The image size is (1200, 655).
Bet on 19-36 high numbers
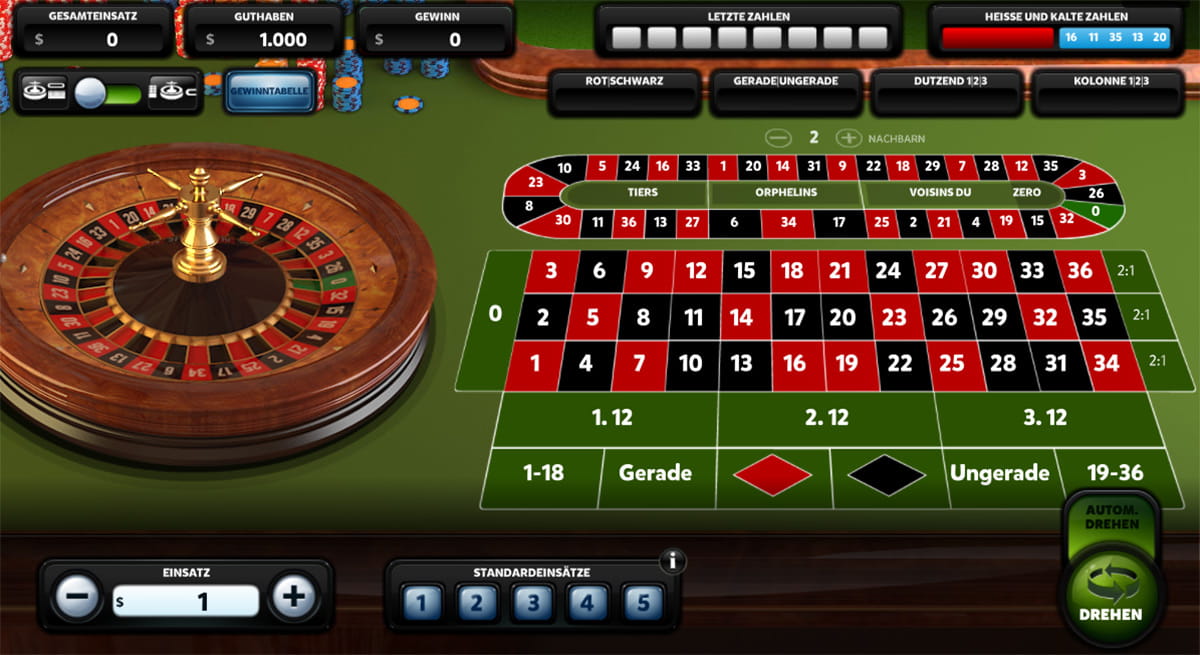click(1114, 472)
